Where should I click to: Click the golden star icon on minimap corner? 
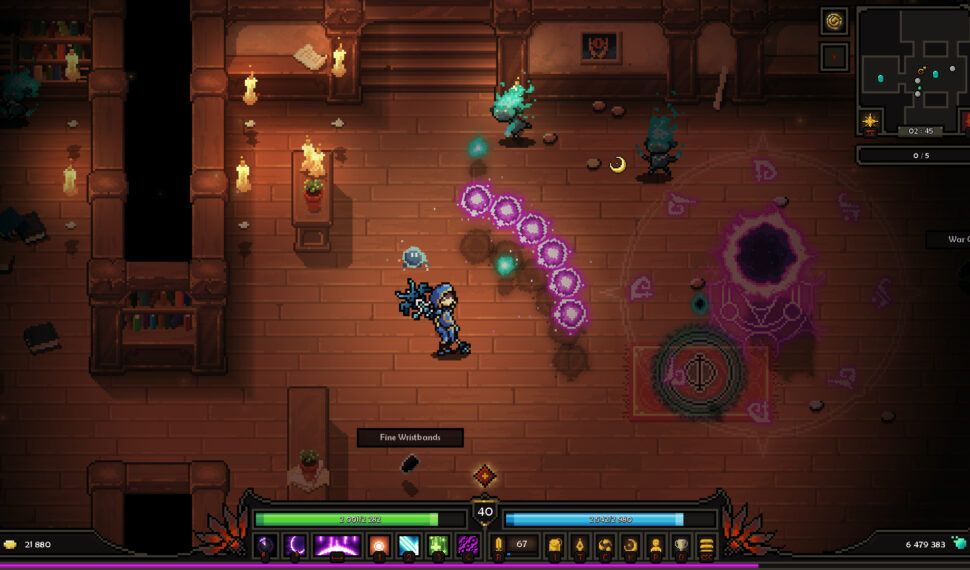[870, 122]
